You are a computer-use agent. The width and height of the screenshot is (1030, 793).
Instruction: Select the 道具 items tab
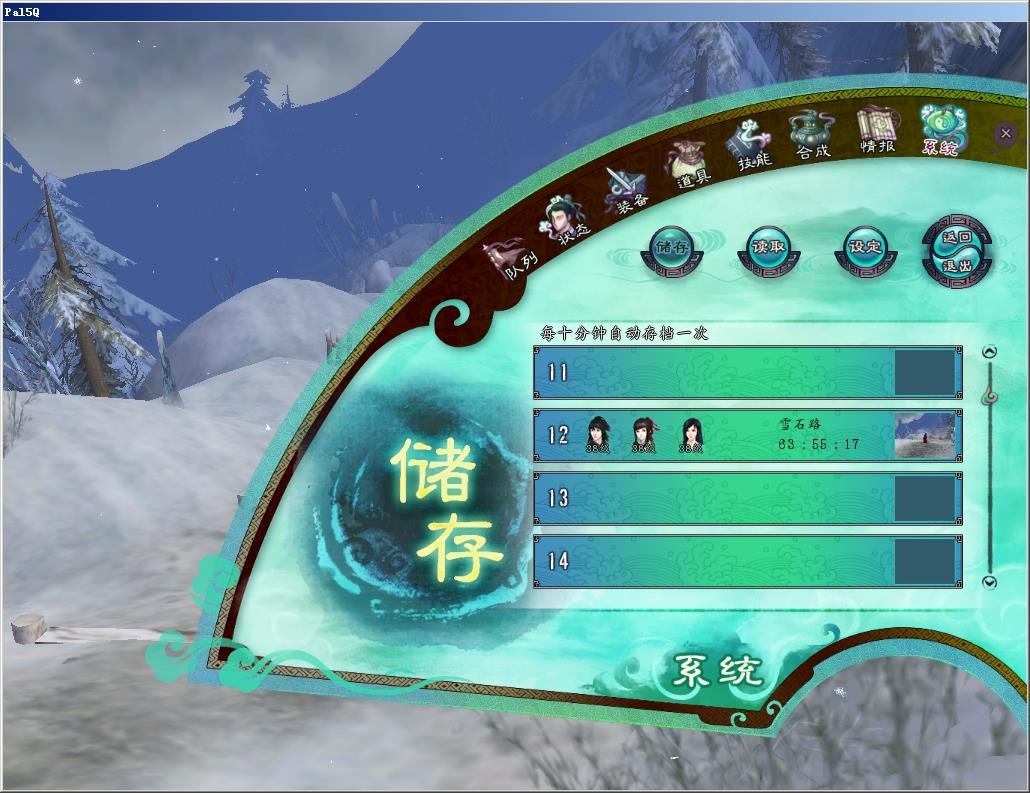click(688, 166)
